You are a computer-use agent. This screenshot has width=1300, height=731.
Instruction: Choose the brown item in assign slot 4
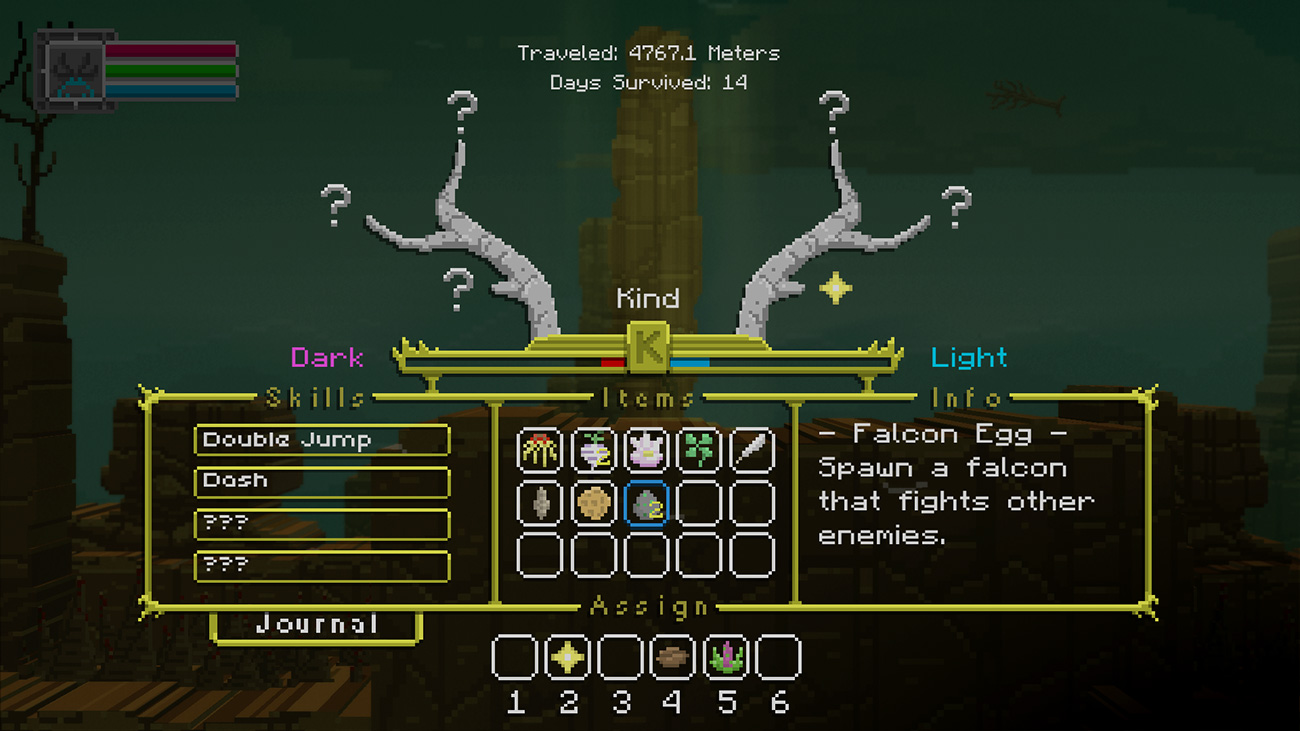673,658
